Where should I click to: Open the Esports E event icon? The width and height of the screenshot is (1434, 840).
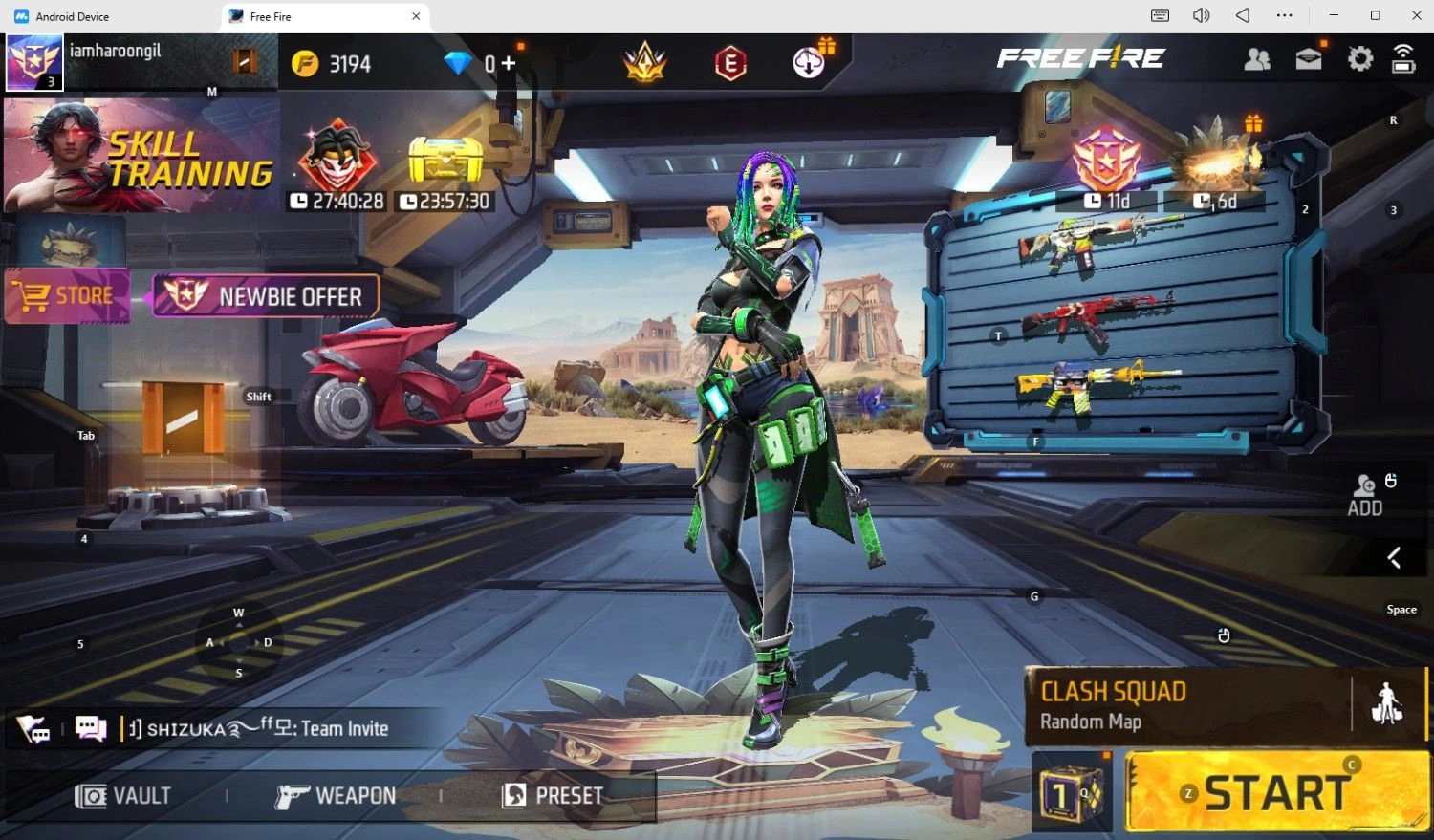point(730,63)
